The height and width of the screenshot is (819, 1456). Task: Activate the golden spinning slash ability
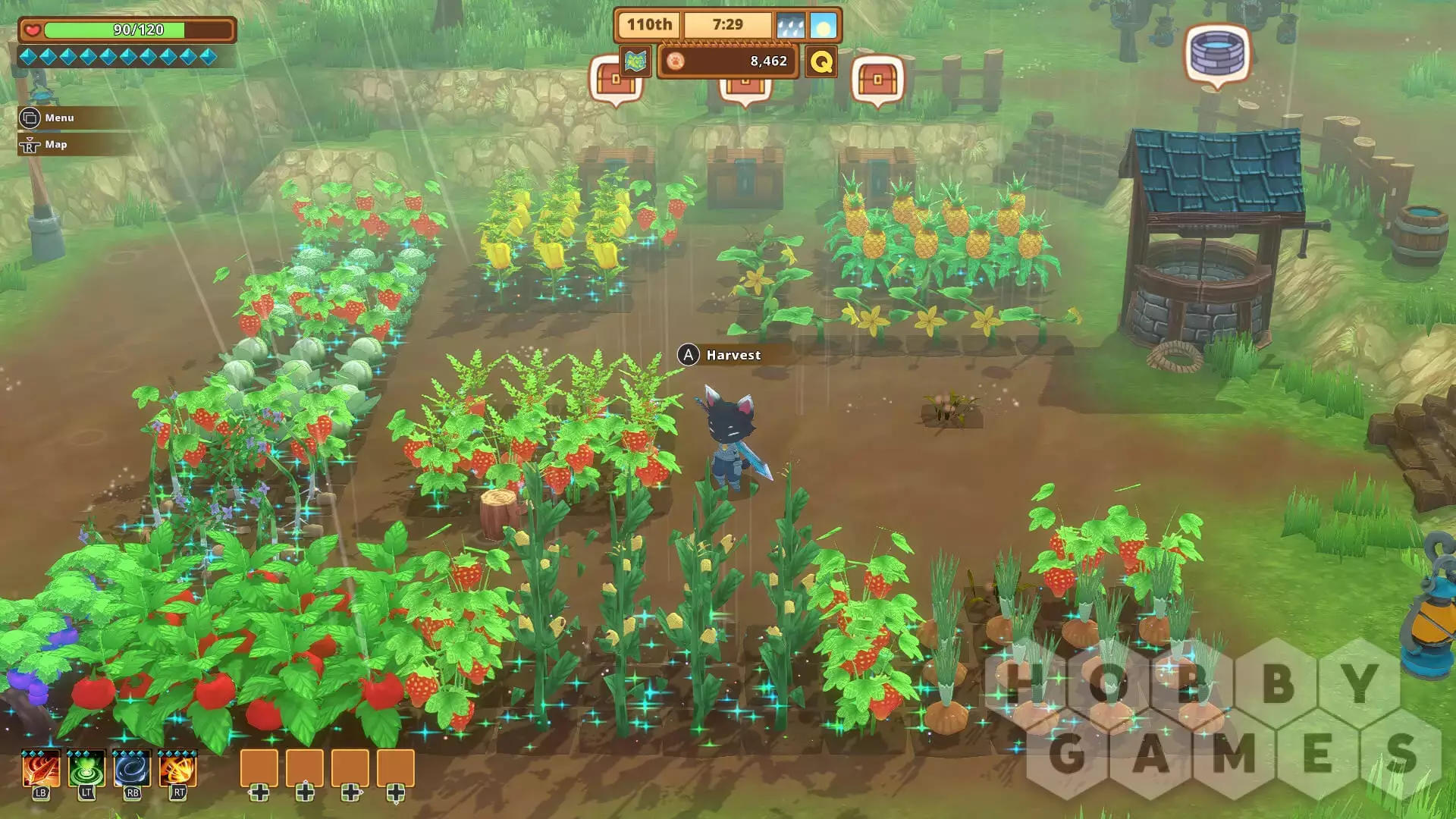[178, 770]
